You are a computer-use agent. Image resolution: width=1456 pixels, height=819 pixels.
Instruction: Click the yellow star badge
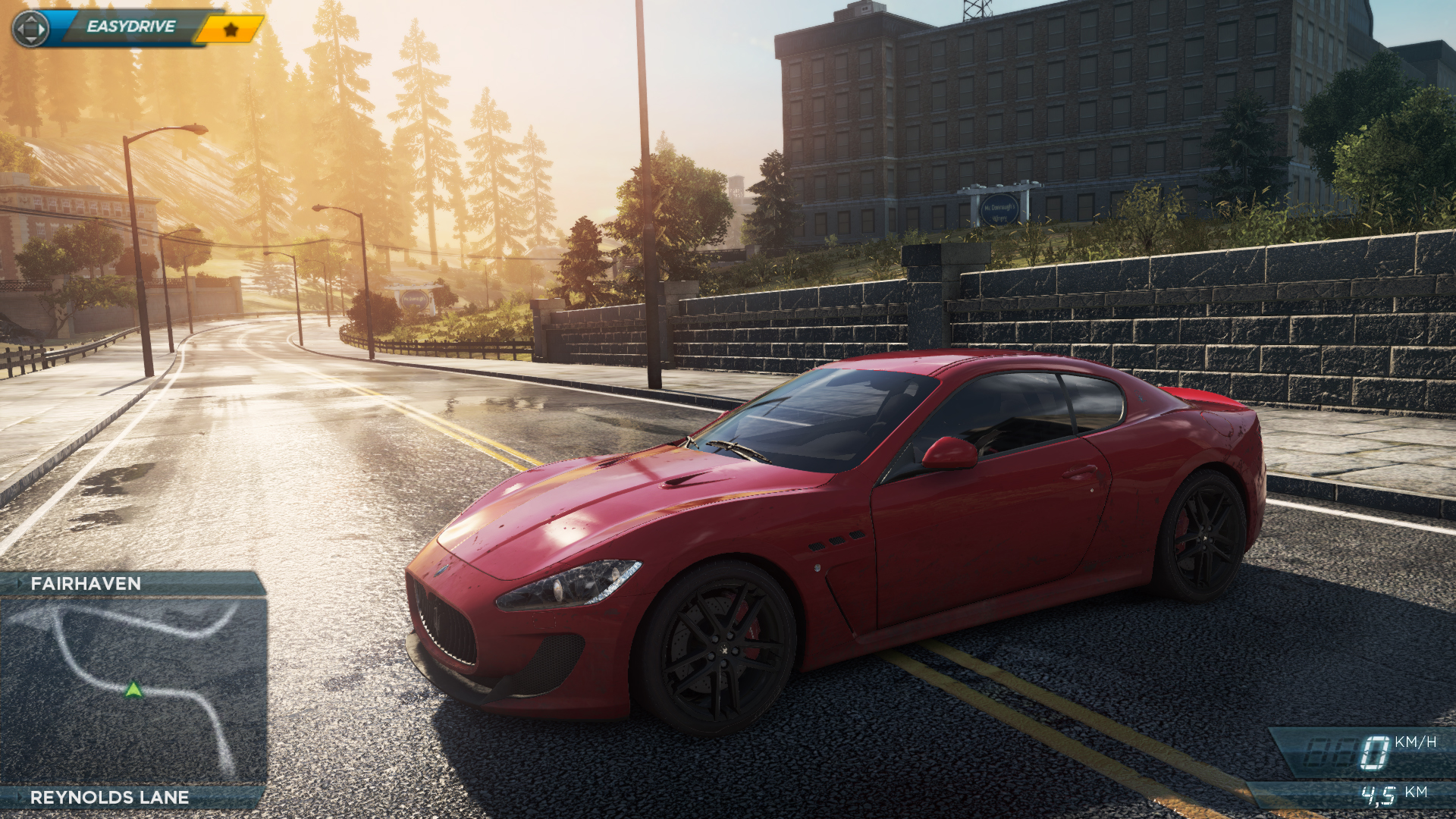coord(231,30)
